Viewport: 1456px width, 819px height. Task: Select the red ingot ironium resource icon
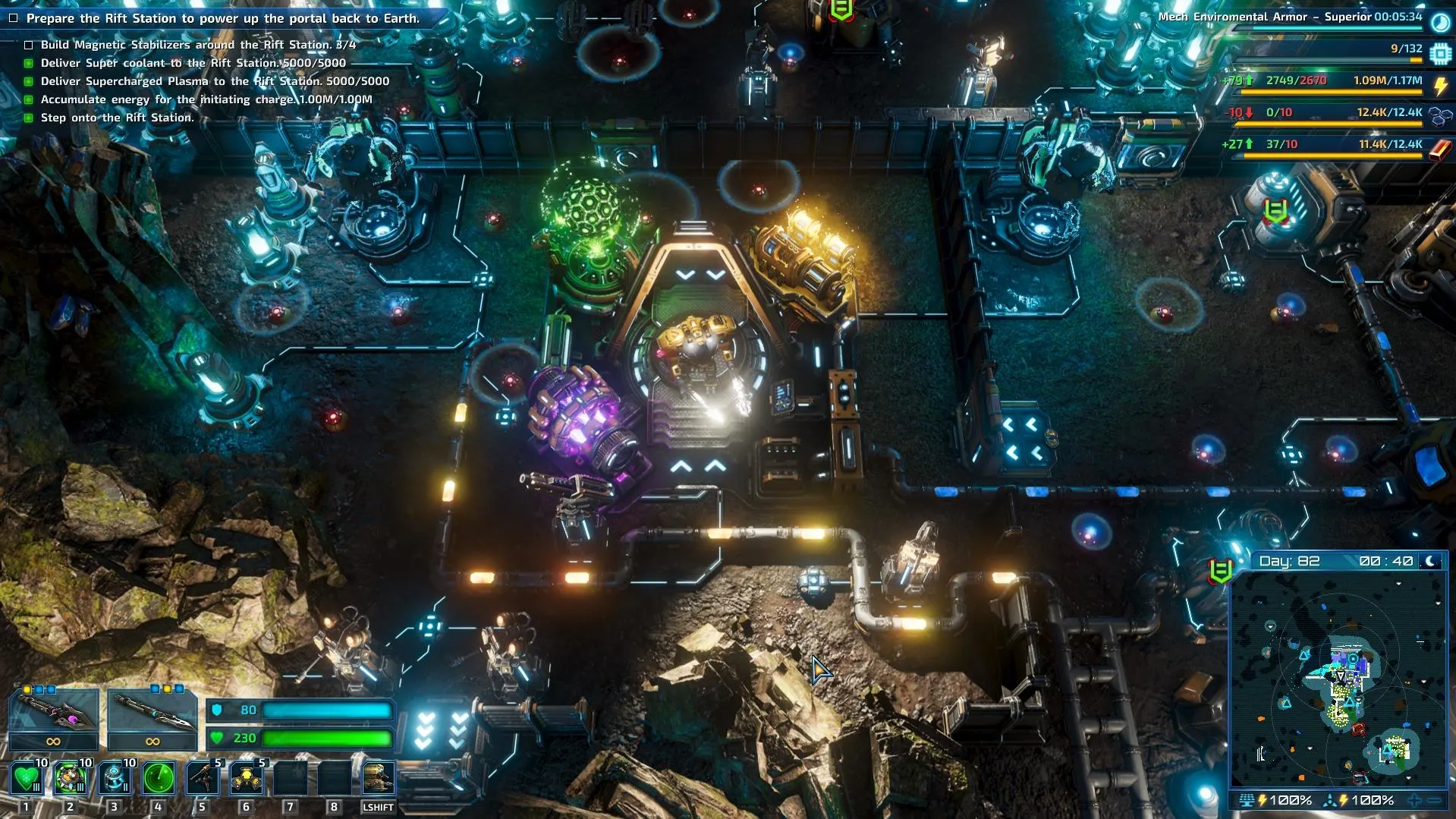1440,149
